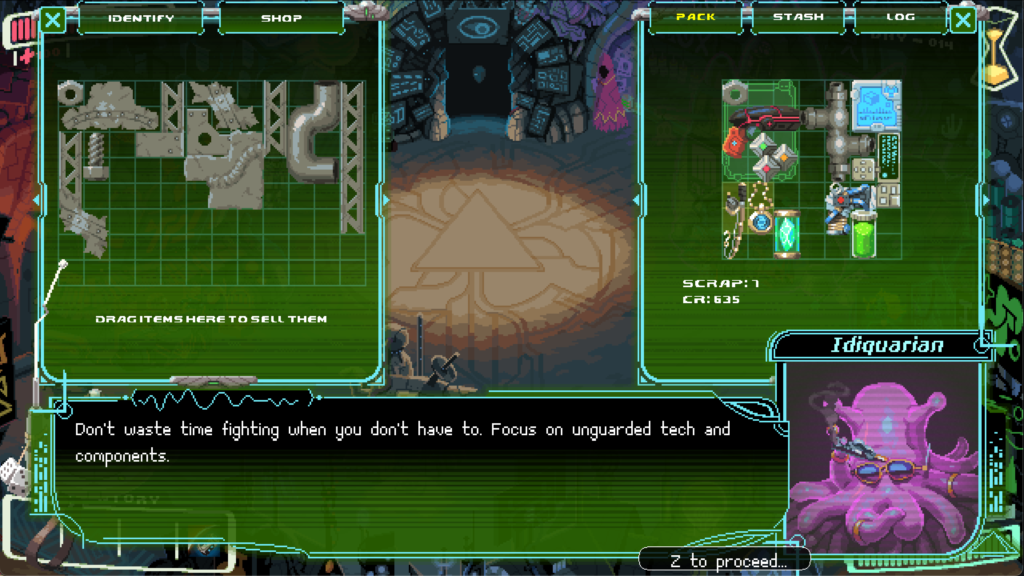Select the cross-shaped pipe fitting in pack
Screen dimensions: 1024x576
coord(837,130)
